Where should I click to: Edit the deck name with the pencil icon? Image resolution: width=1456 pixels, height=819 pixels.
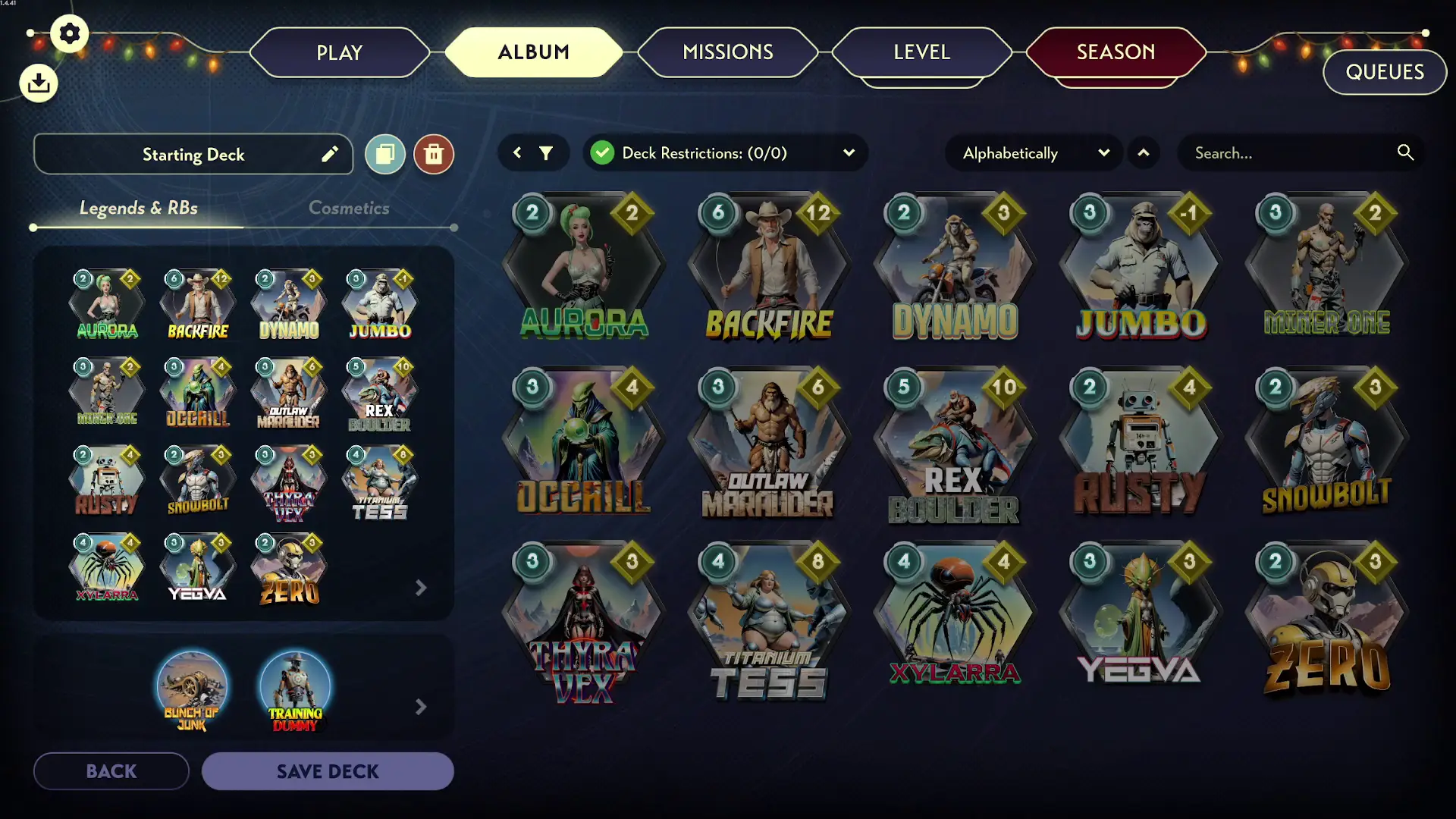(330, 154)
